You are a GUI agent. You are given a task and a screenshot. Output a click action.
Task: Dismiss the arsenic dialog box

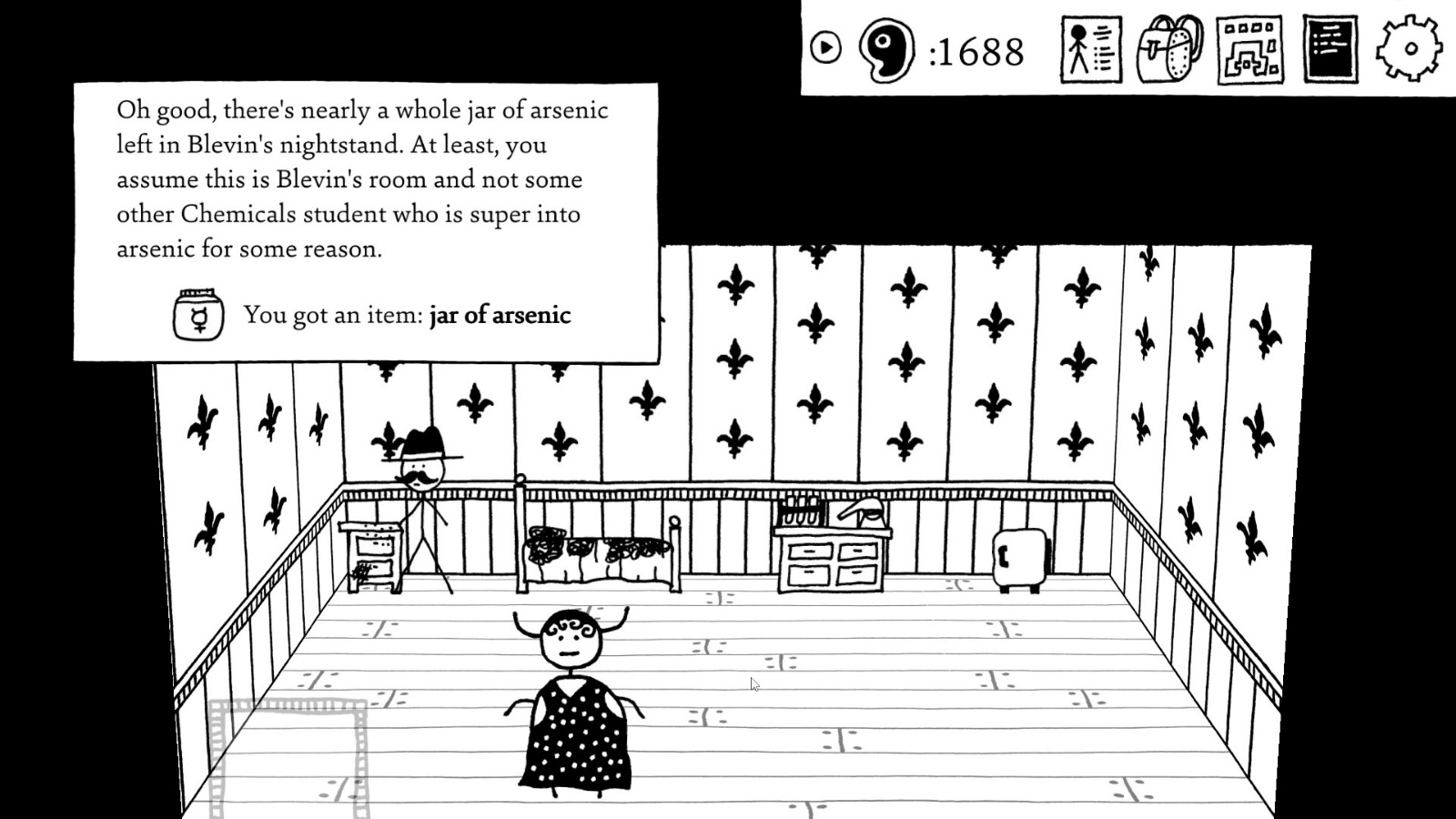(364, 218)
